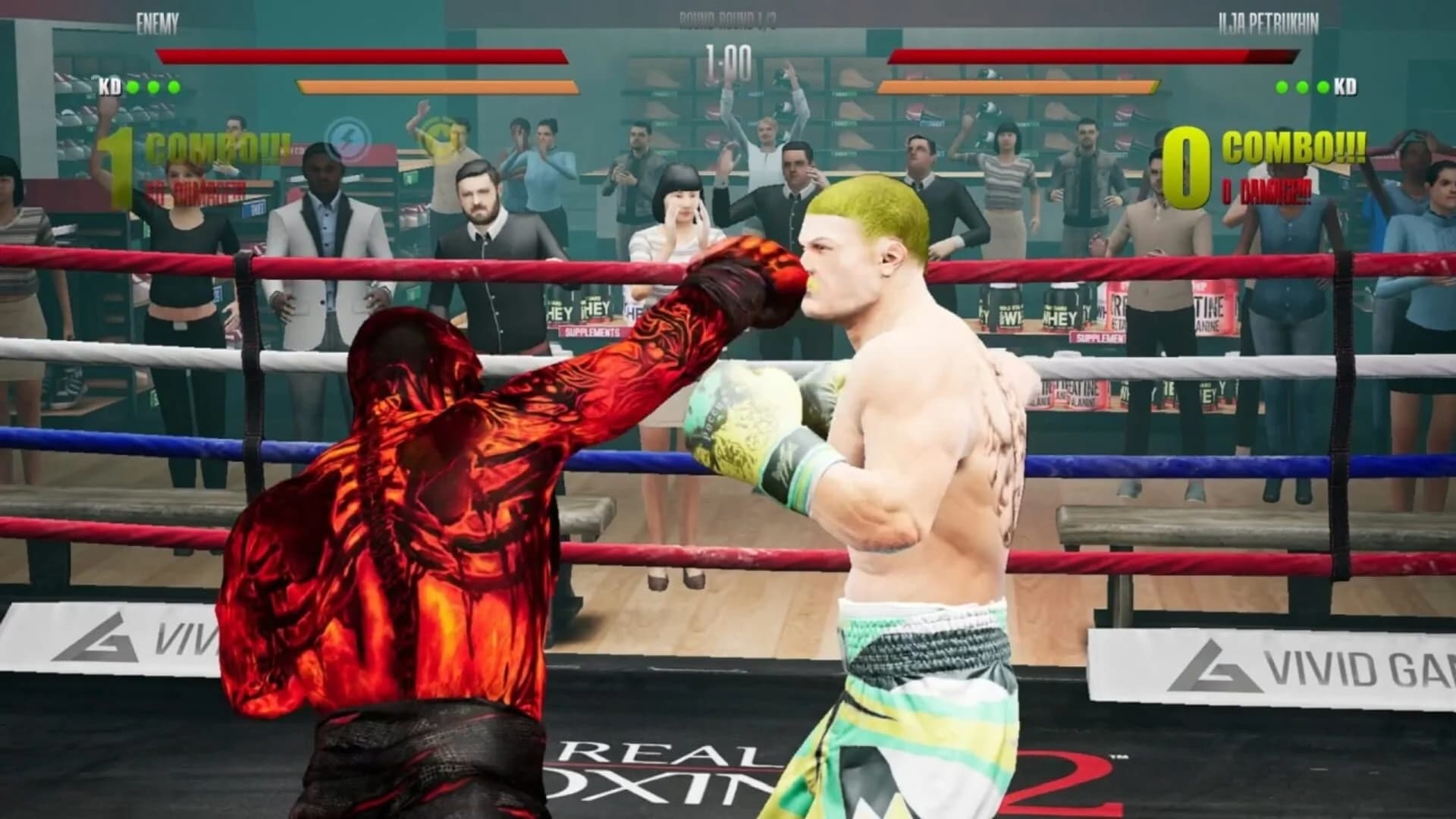The width and height of the screenshot is (1456, 819).
Task: Click the ROUND 1/3 header text
Action: (x=728, y=19)
